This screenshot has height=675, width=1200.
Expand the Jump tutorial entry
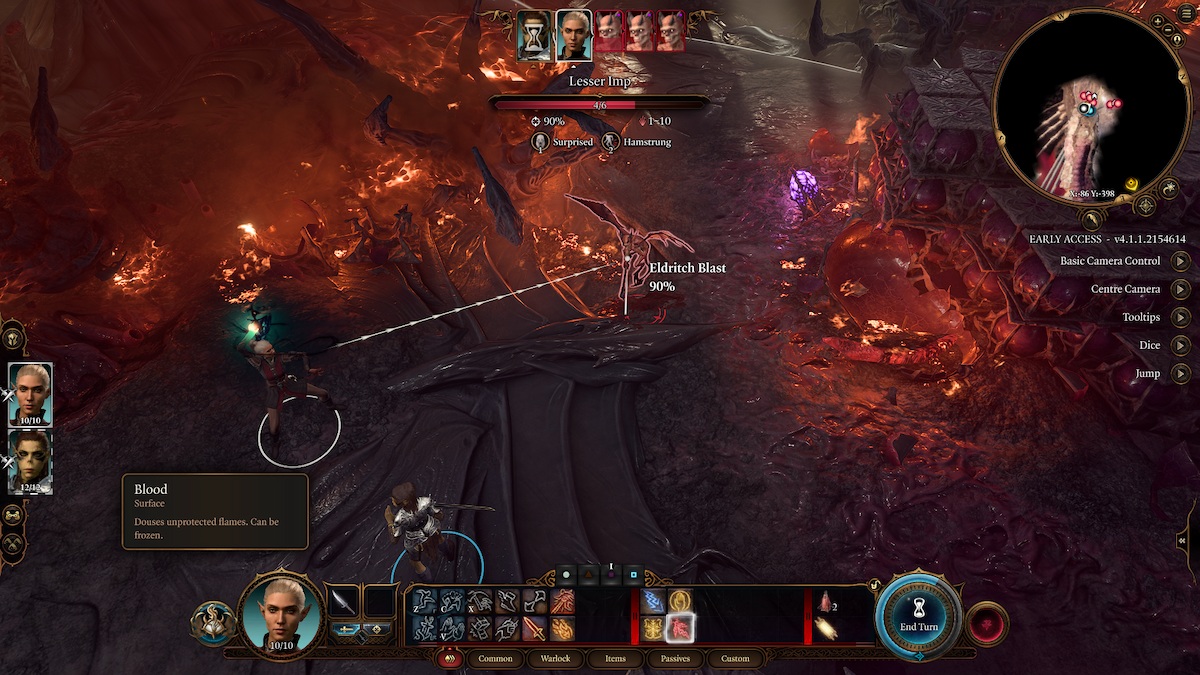pyautogui.click(x=1181, y=373)
